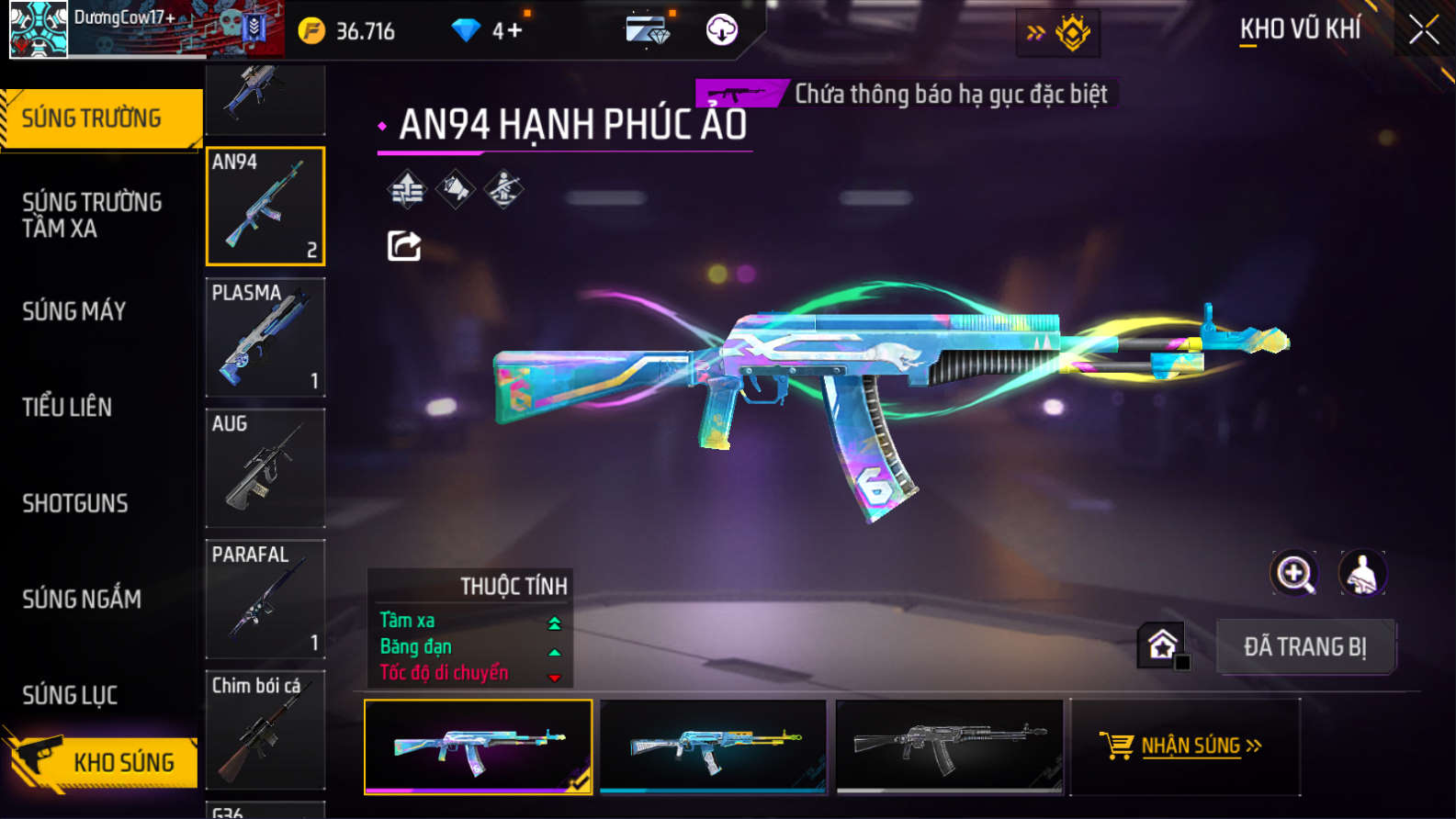Select the AN94 weapon tile

click(x=265, y=207)
